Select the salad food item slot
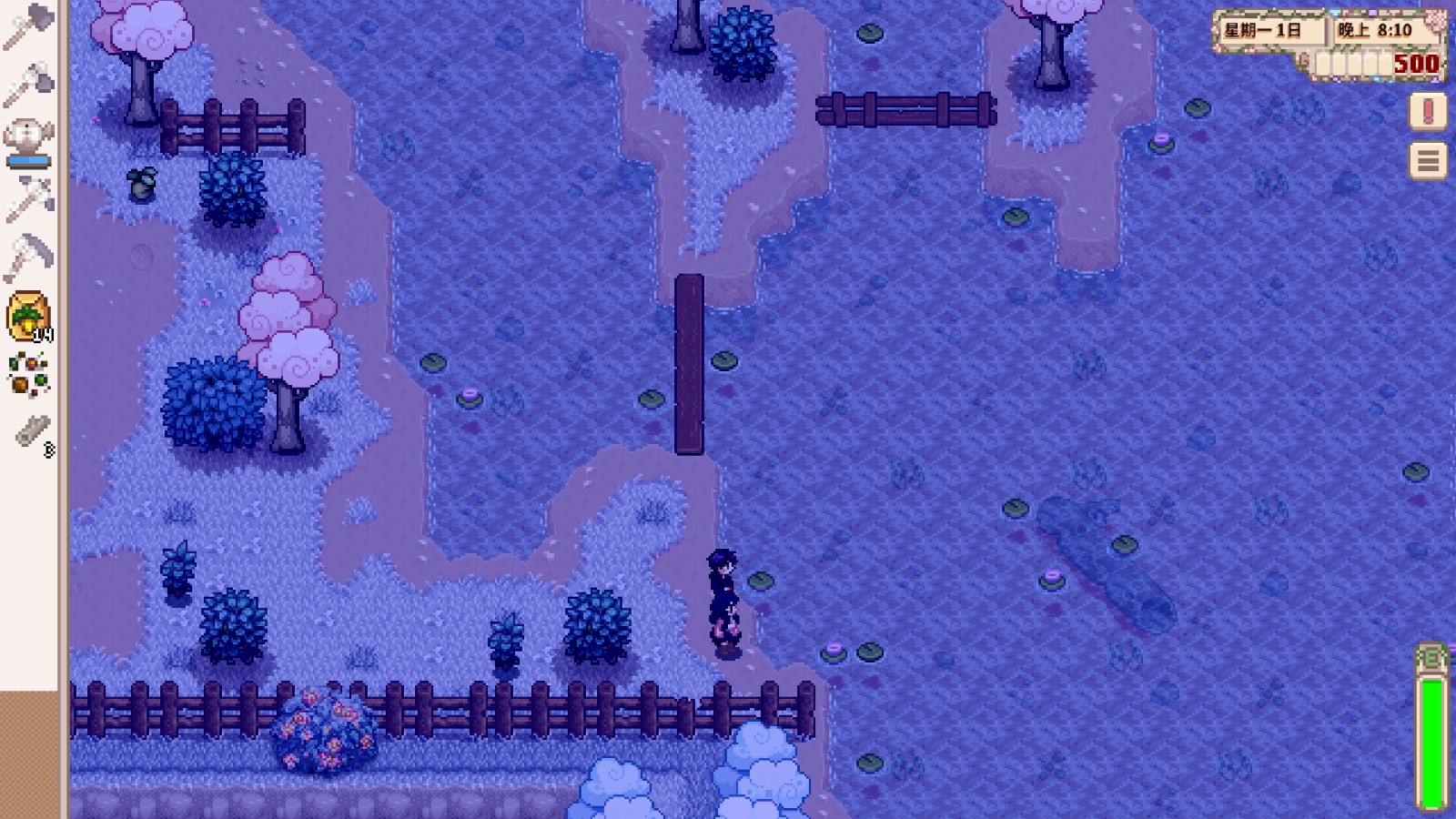Viewport: 1456px width, 819px height. coord(30,373)
